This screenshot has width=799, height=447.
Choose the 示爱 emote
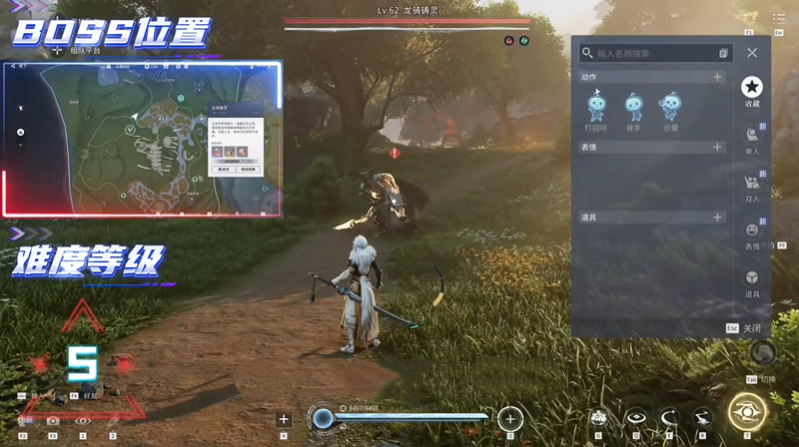pos(669,108)
